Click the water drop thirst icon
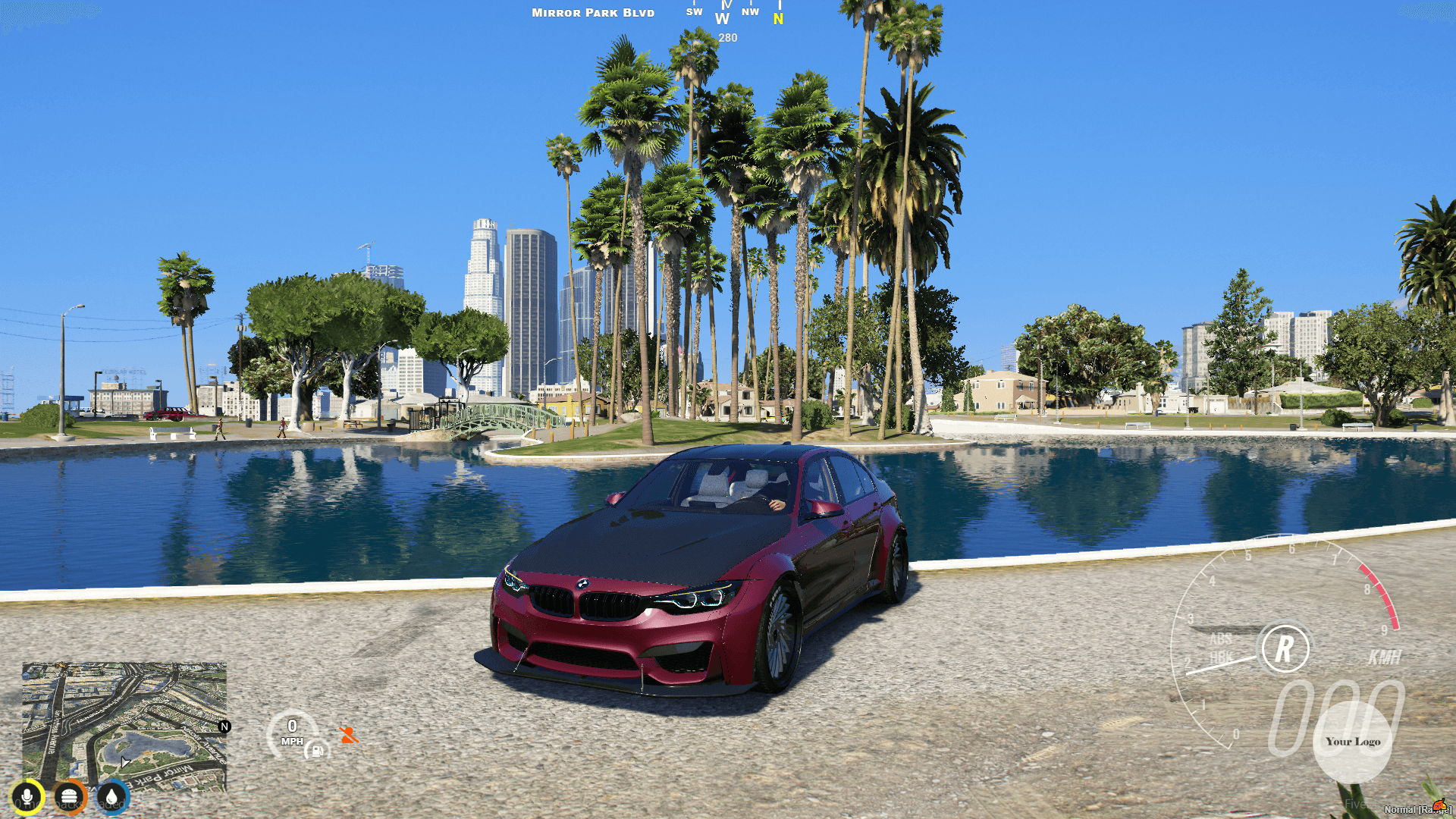 coord(112,795)
